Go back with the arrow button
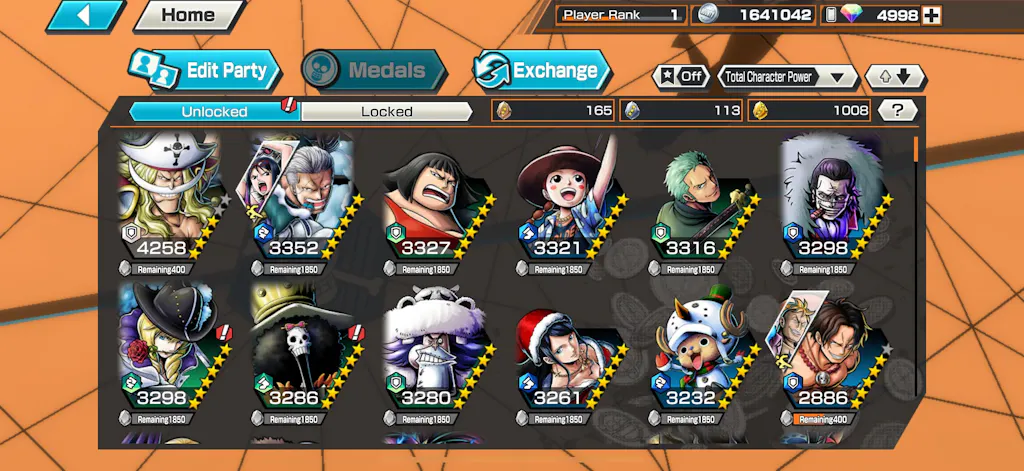Image resolution: width=1024 pixels, height=471 pixels. point(85,16)
